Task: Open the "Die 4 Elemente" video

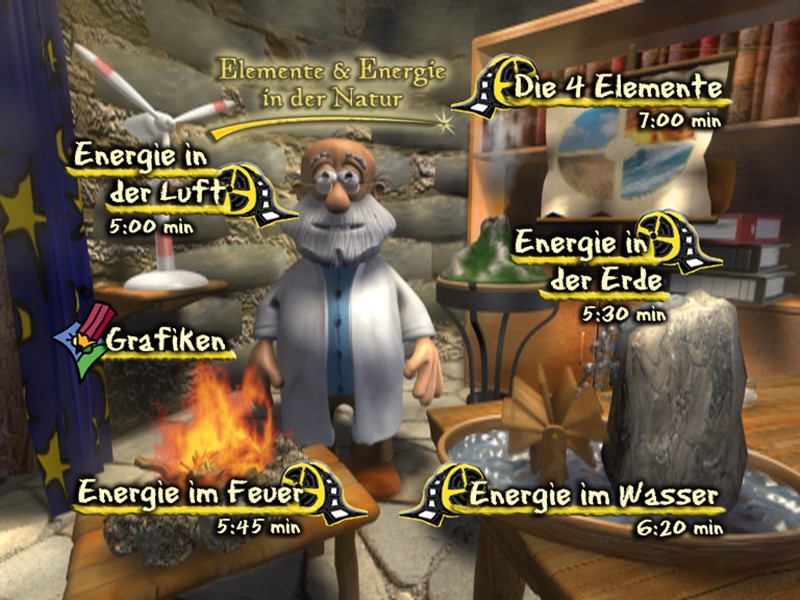Action: 620,89
